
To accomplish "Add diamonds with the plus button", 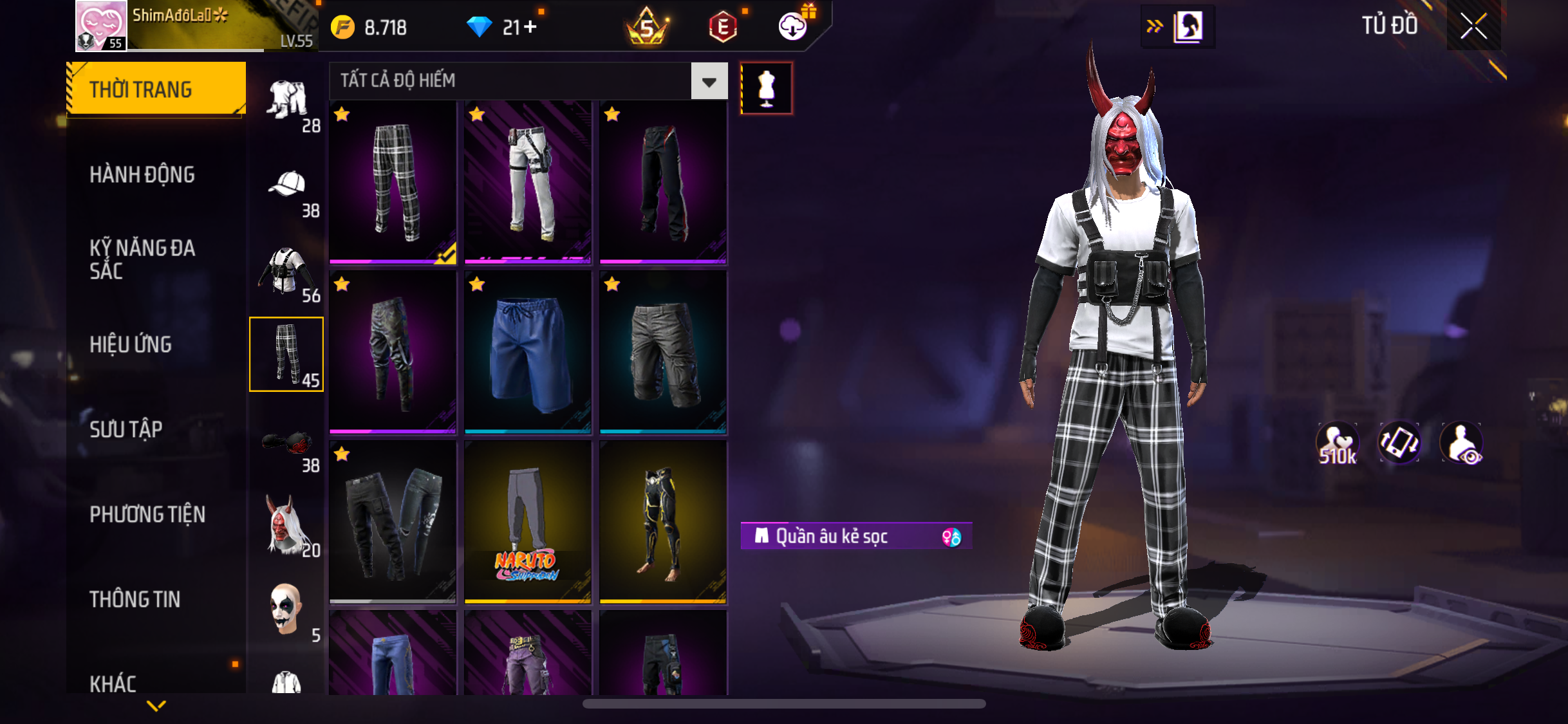I will pyautogui.click(x=530, y=27).
